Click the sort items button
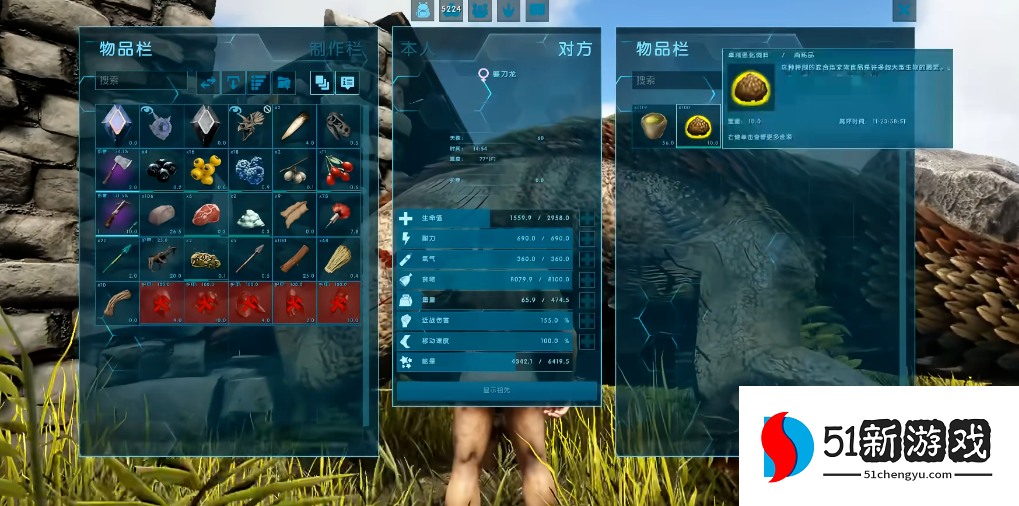 click(258, 82)
